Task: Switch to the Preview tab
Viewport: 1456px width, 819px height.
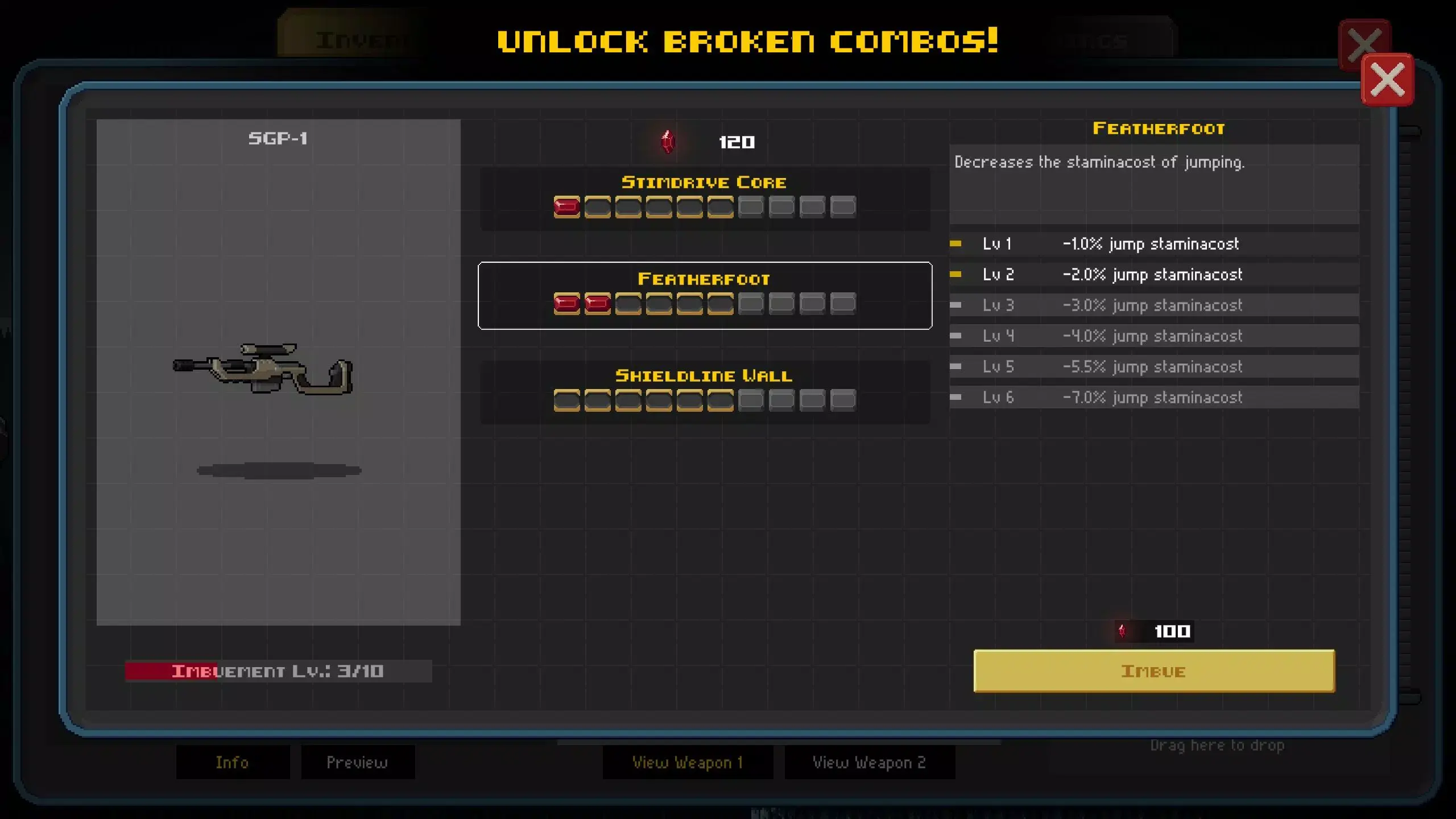Action: click(x=358, y=762)
